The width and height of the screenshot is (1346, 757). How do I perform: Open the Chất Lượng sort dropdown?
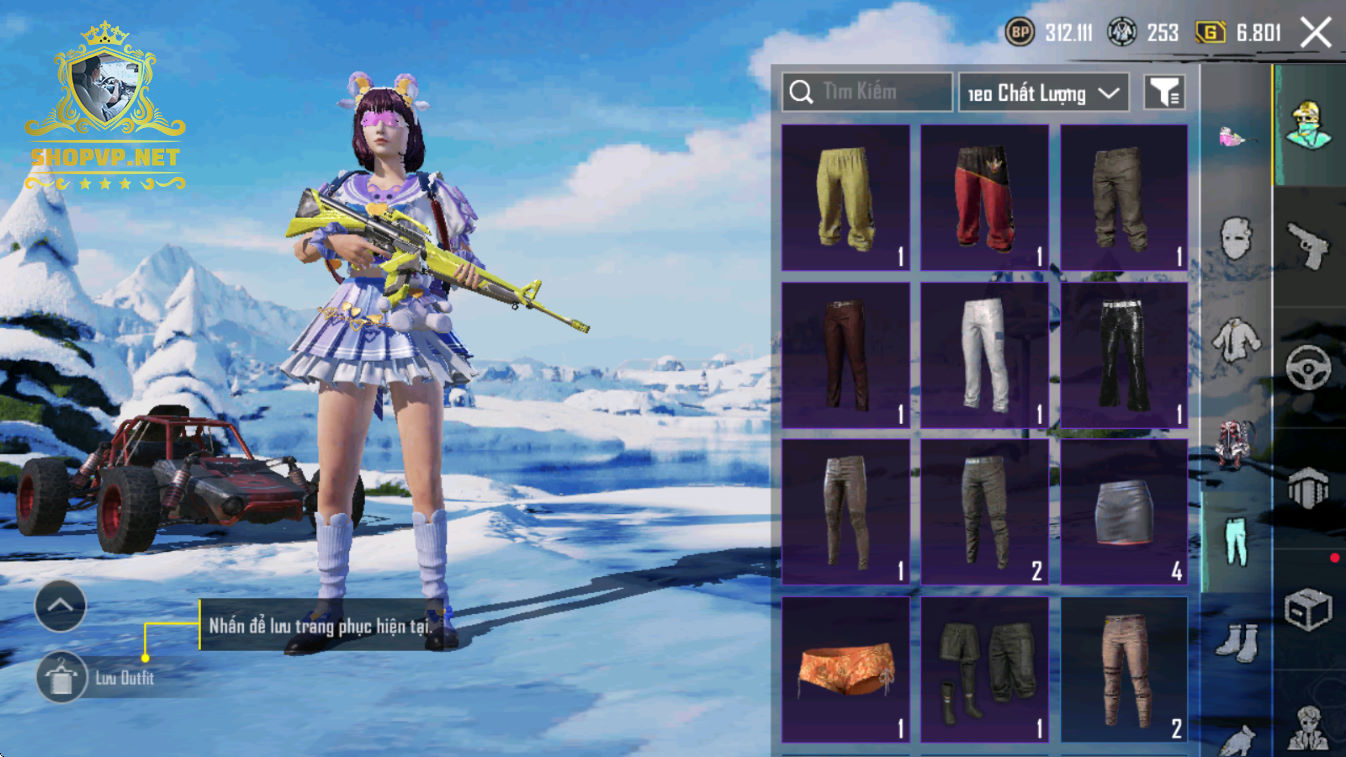point(1044,93)
